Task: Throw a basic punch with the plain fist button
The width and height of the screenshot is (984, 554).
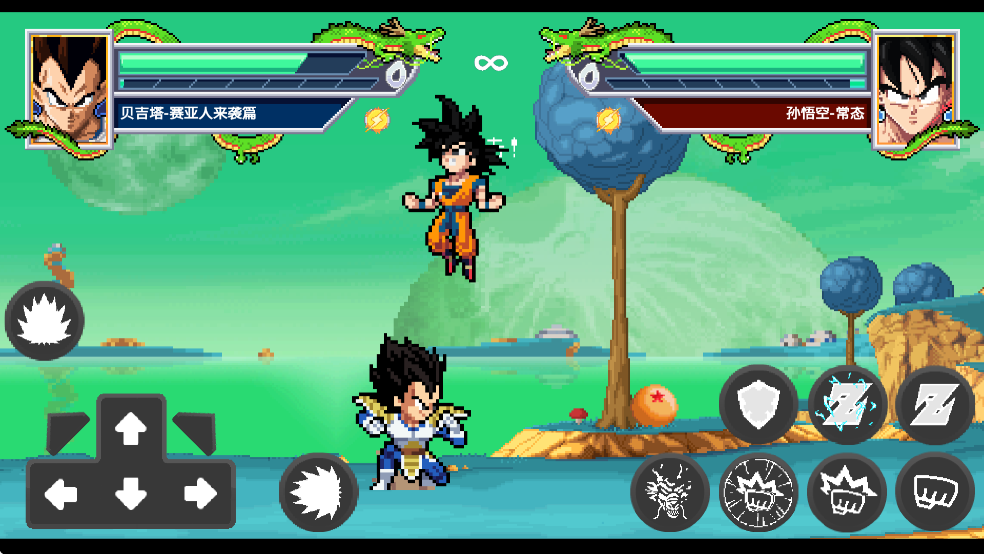Action: [935, 492]
